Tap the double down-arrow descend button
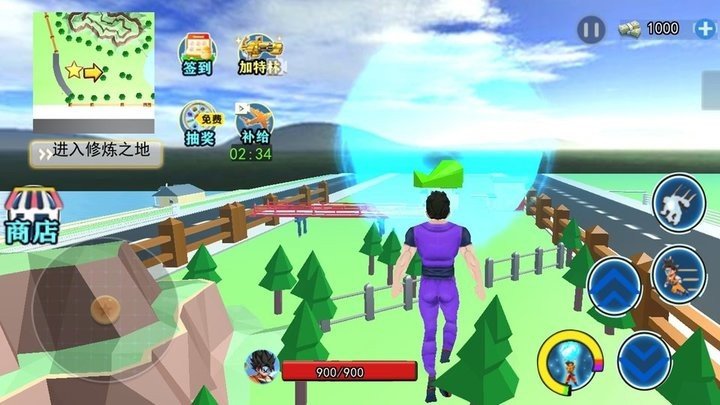Viewport: 720px width, 405px height. (x=644, y=358)
